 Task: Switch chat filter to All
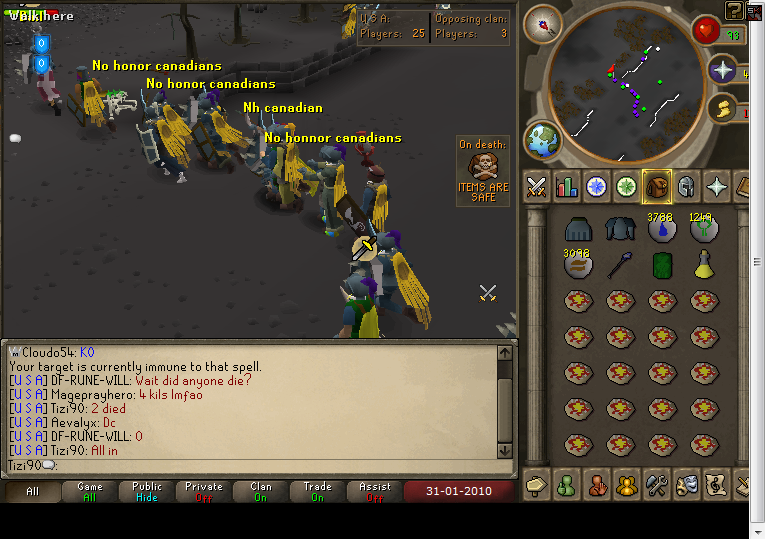32,491
